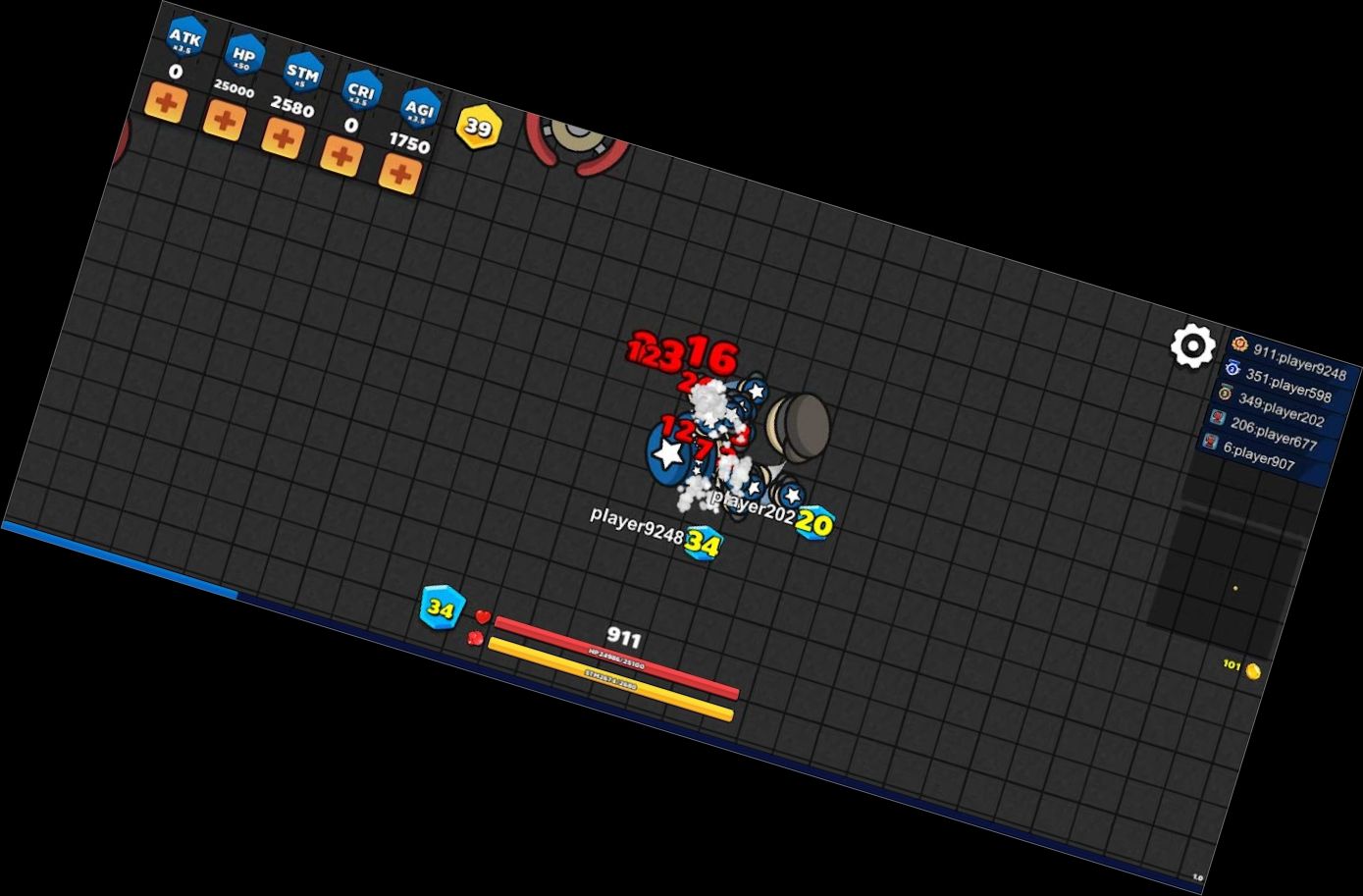The height and width of the screenshot is (896, 1363).
Task: Click the gold coin icon near the 101 counter
Action: pos(1253,672)
